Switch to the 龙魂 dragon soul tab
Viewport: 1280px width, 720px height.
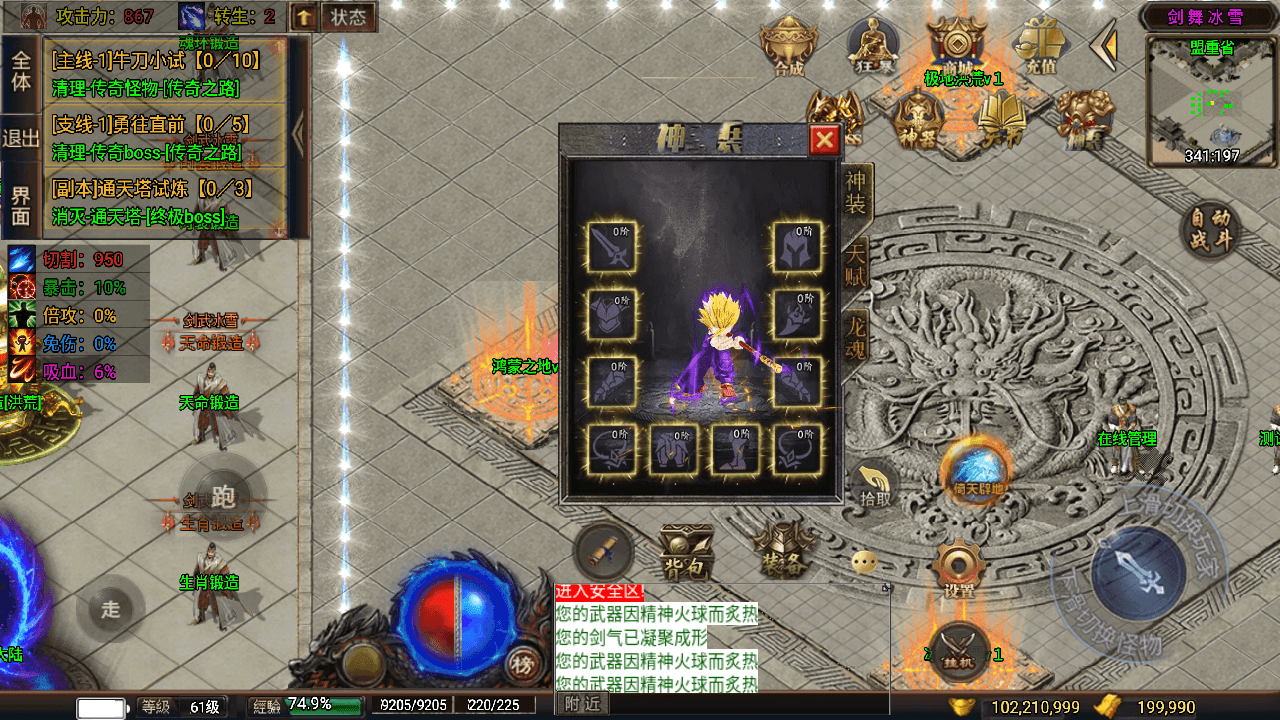coord(857,336)
